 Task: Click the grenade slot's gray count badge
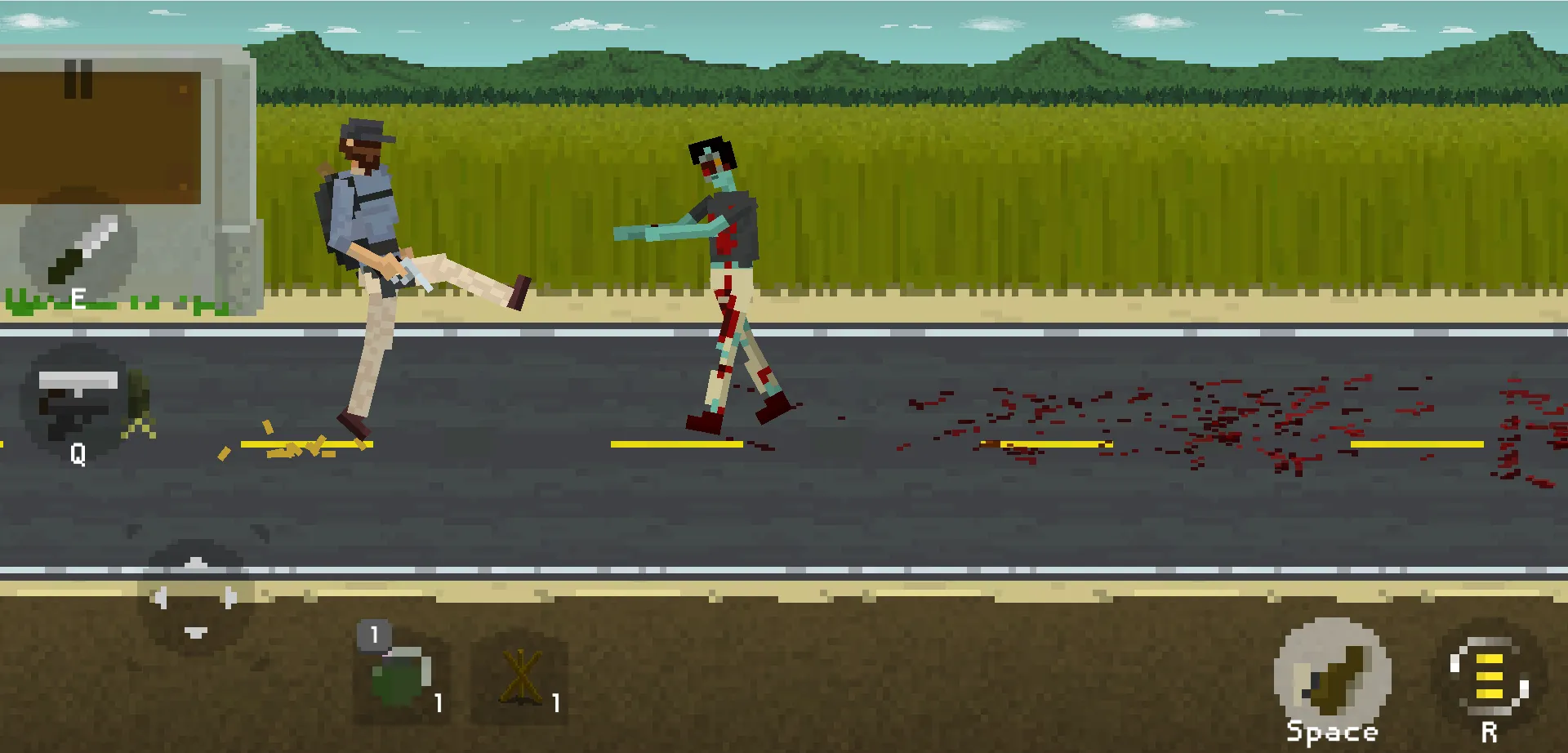click(x=374, y=635)
